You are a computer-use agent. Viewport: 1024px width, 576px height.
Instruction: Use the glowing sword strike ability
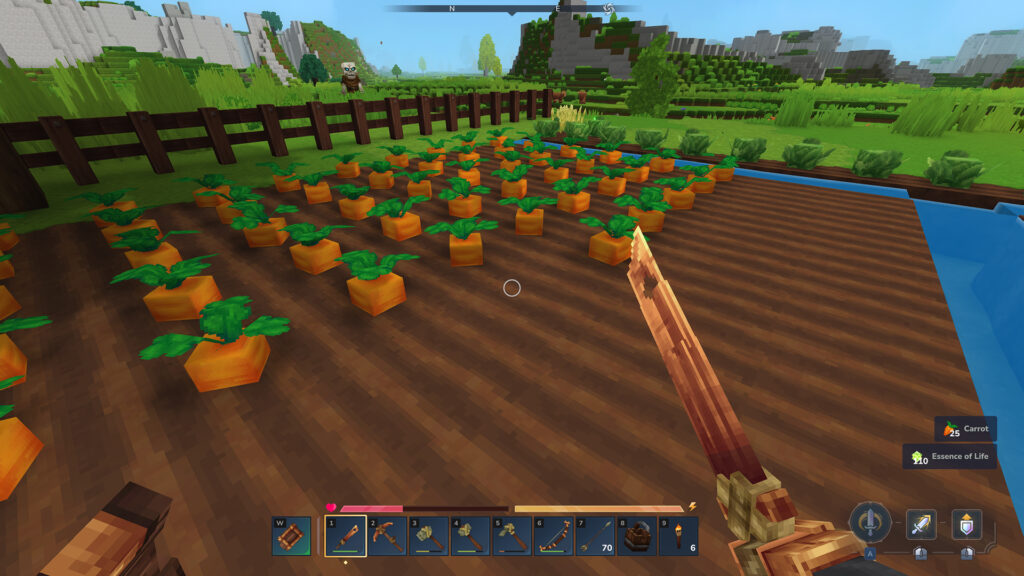point(921,524)
